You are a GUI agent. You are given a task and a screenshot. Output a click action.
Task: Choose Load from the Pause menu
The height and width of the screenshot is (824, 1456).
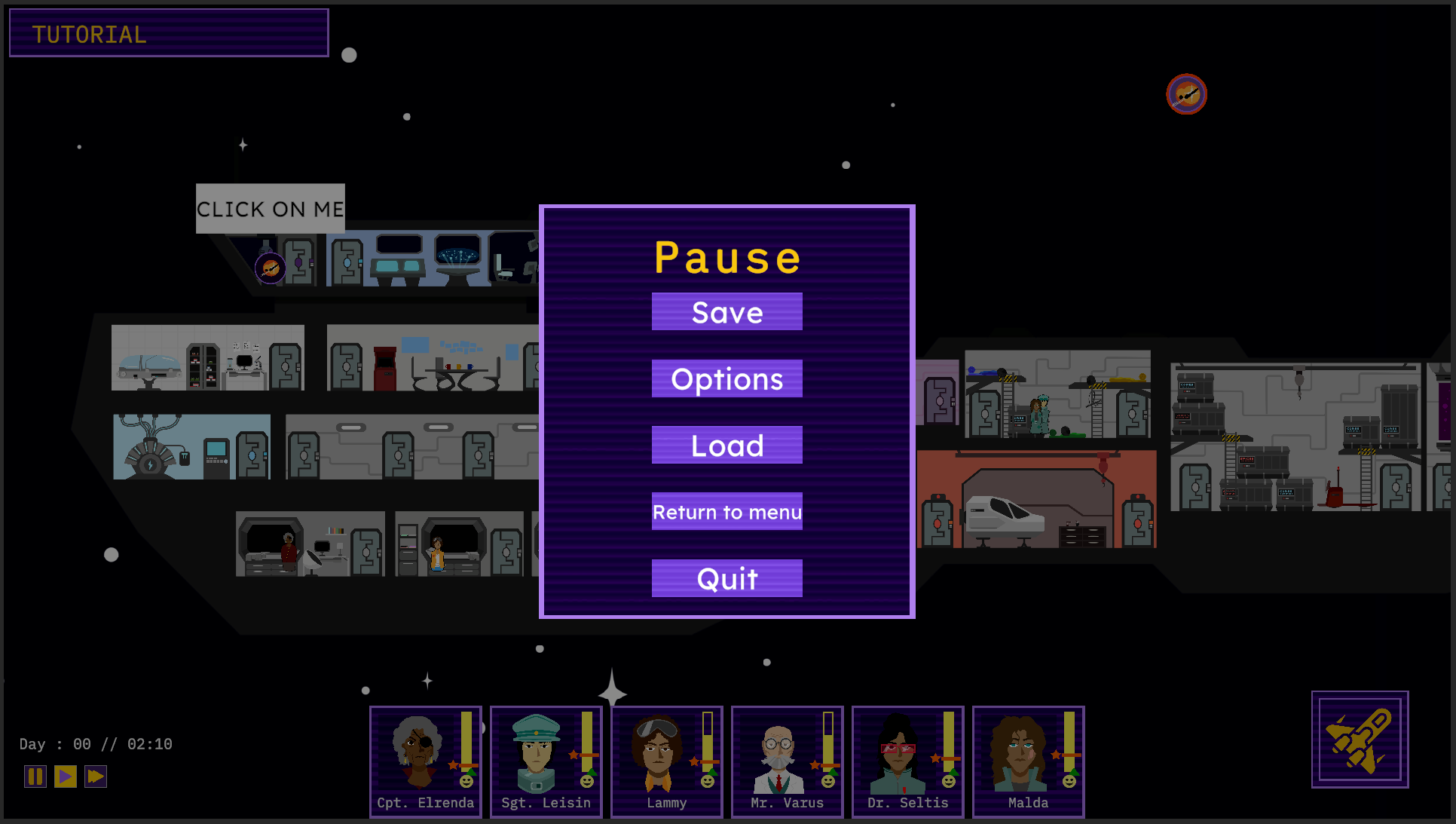(x=726, y=445)
